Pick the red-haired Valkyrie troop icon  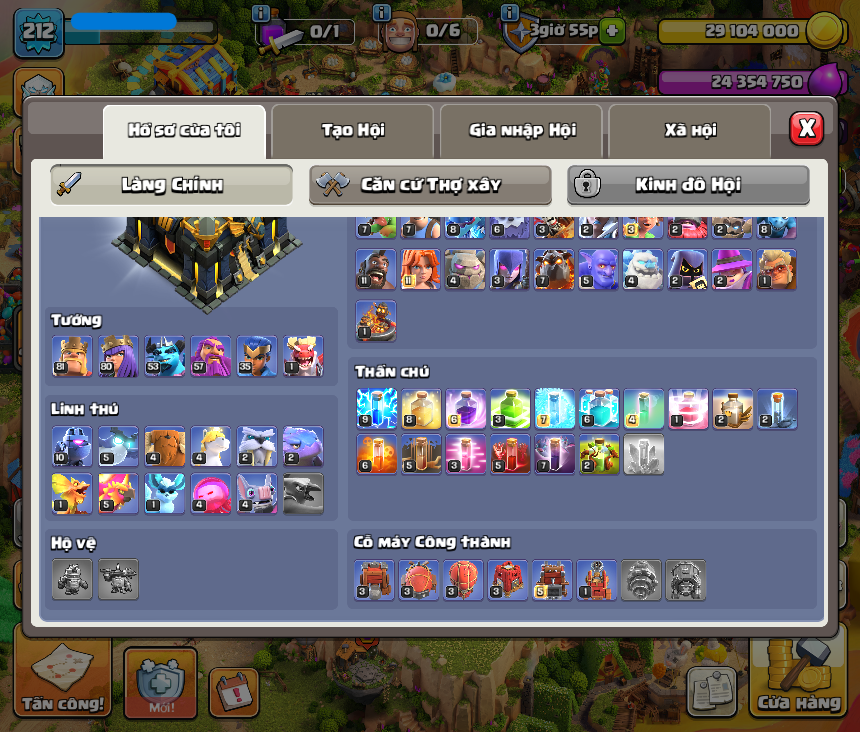coord(420,270)
